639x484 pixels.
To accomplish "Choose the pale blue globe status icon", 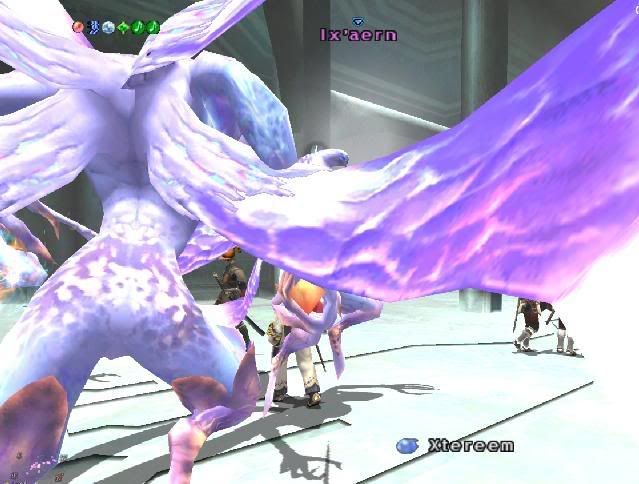I will pos(108,27).
